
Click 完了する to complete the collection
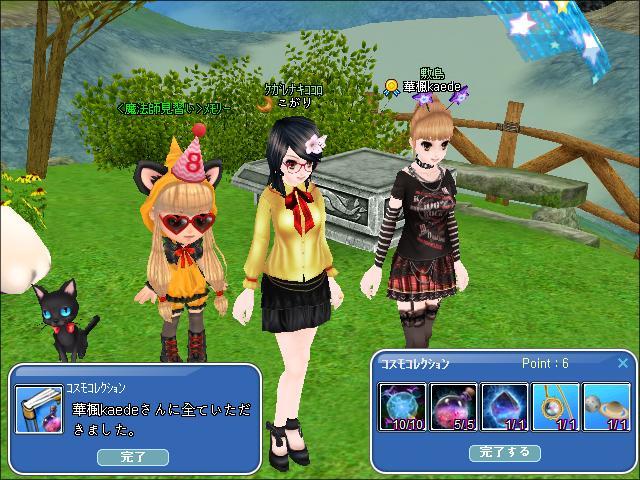(505, 452)
